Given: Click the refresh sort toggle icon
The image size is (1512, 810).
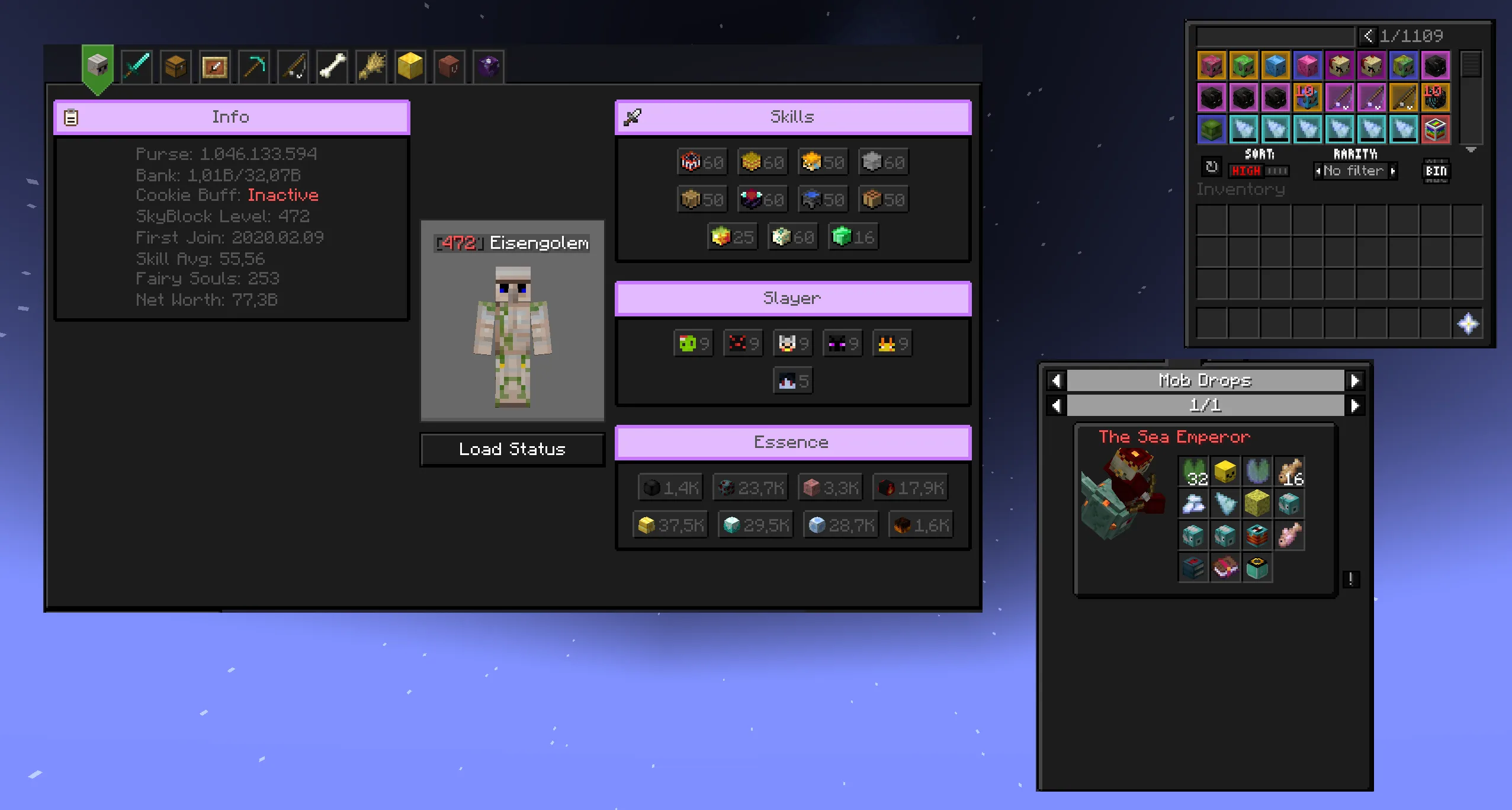Looking at the screenshot, I should pyautogui.click(x=1210, y=167).
